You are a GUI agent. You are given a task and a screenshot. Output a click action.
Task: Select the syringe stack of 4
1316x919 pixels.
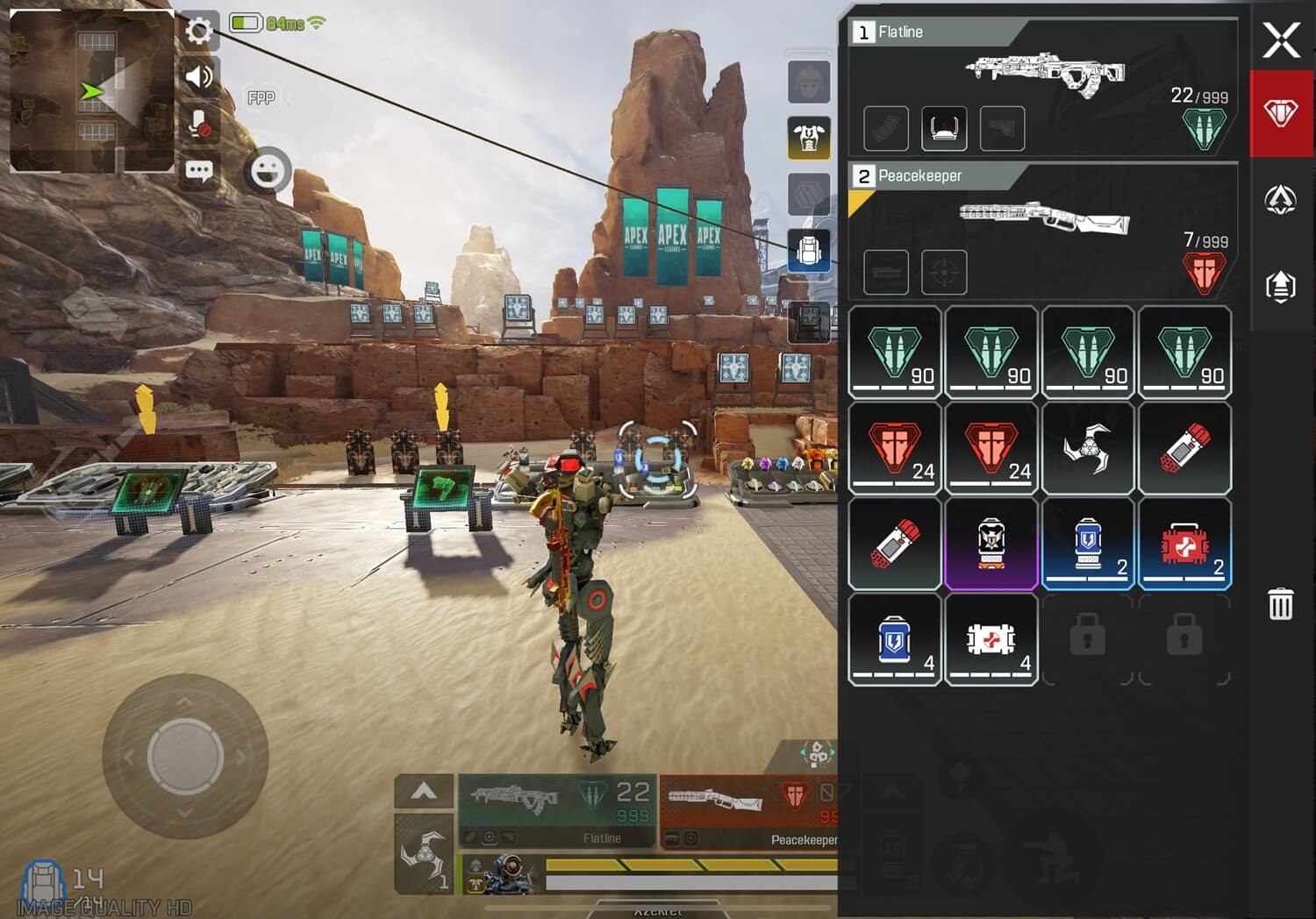click(x=991, y=639)
